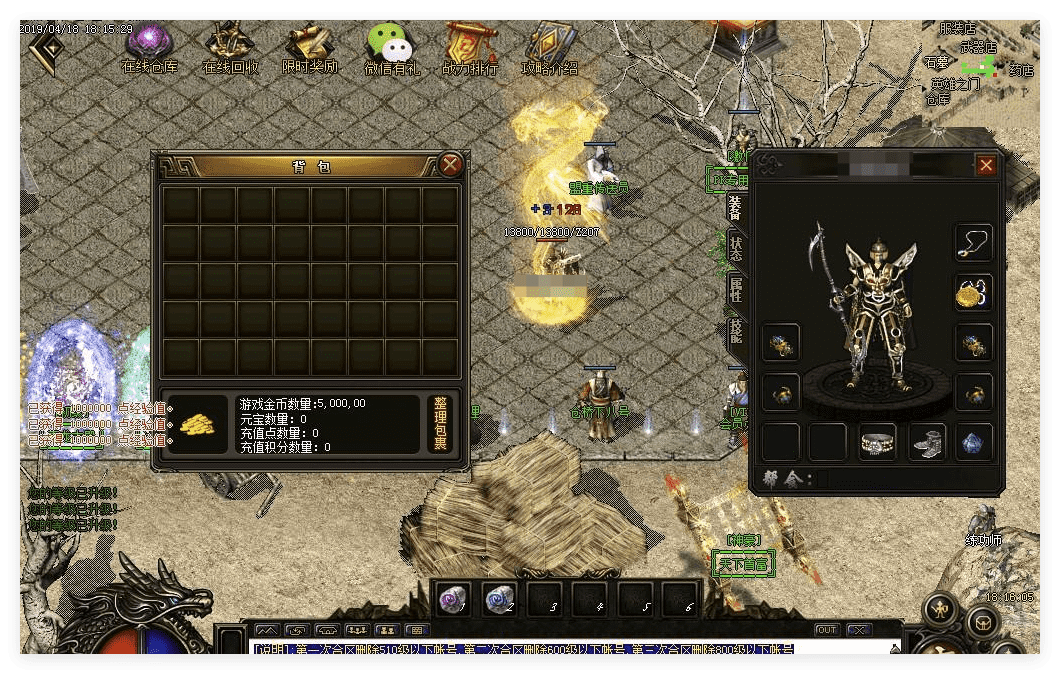Select the silver belt equipment slot

point(878,442)
